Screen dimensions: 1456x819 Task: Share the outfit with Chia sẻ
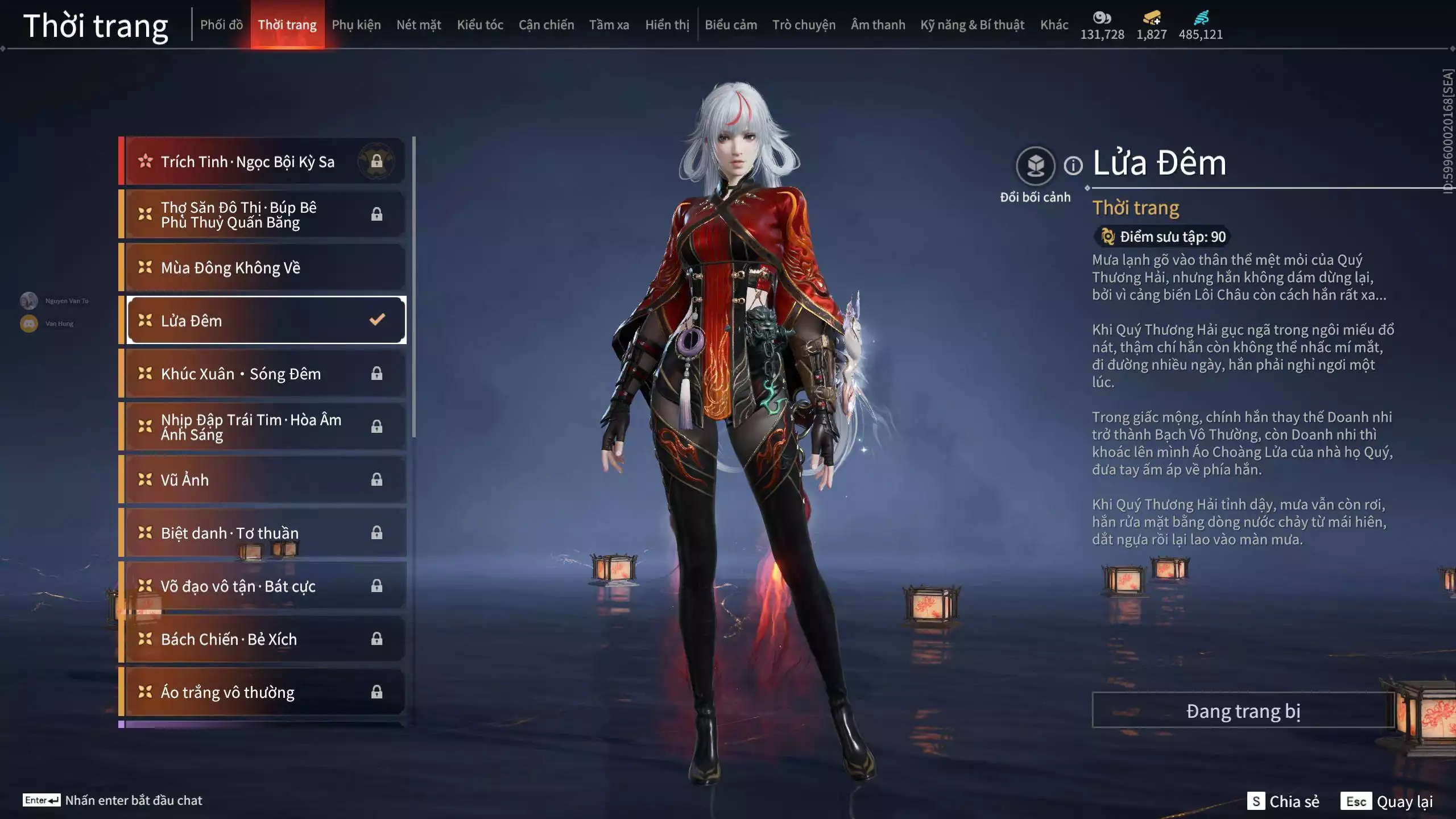pos(1283,801)
